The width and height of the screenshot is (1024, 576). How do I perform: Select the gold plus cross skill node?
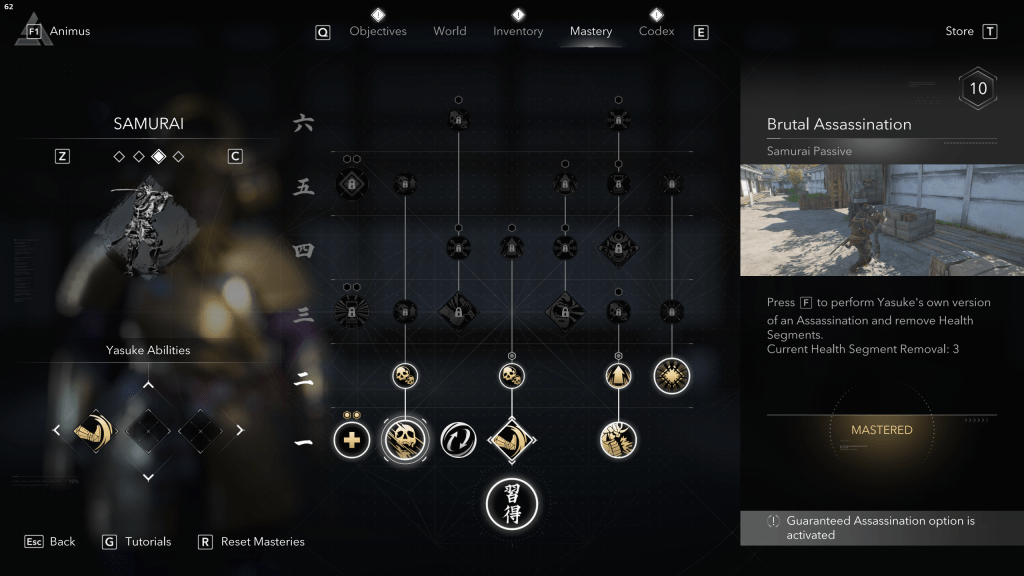coord(352,439)
